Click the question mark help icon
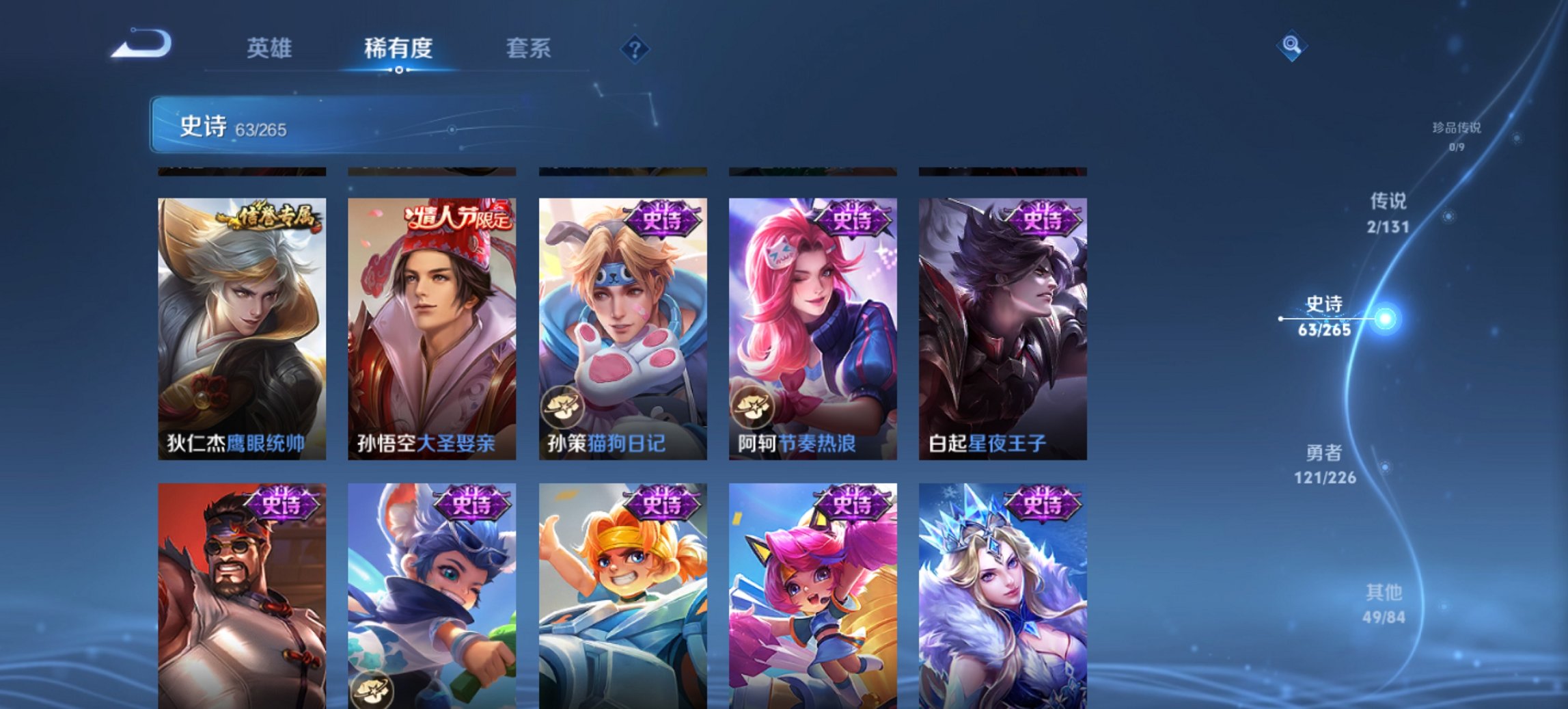The width and height of the screenshot is (1568, 709). pos(635,47)
